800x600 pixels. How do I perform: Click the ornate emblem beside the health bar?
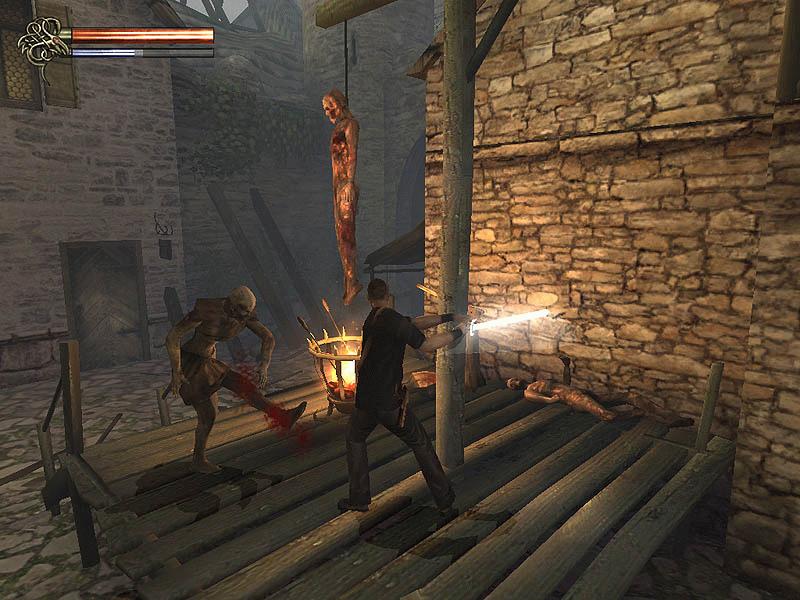pos(43,41)
